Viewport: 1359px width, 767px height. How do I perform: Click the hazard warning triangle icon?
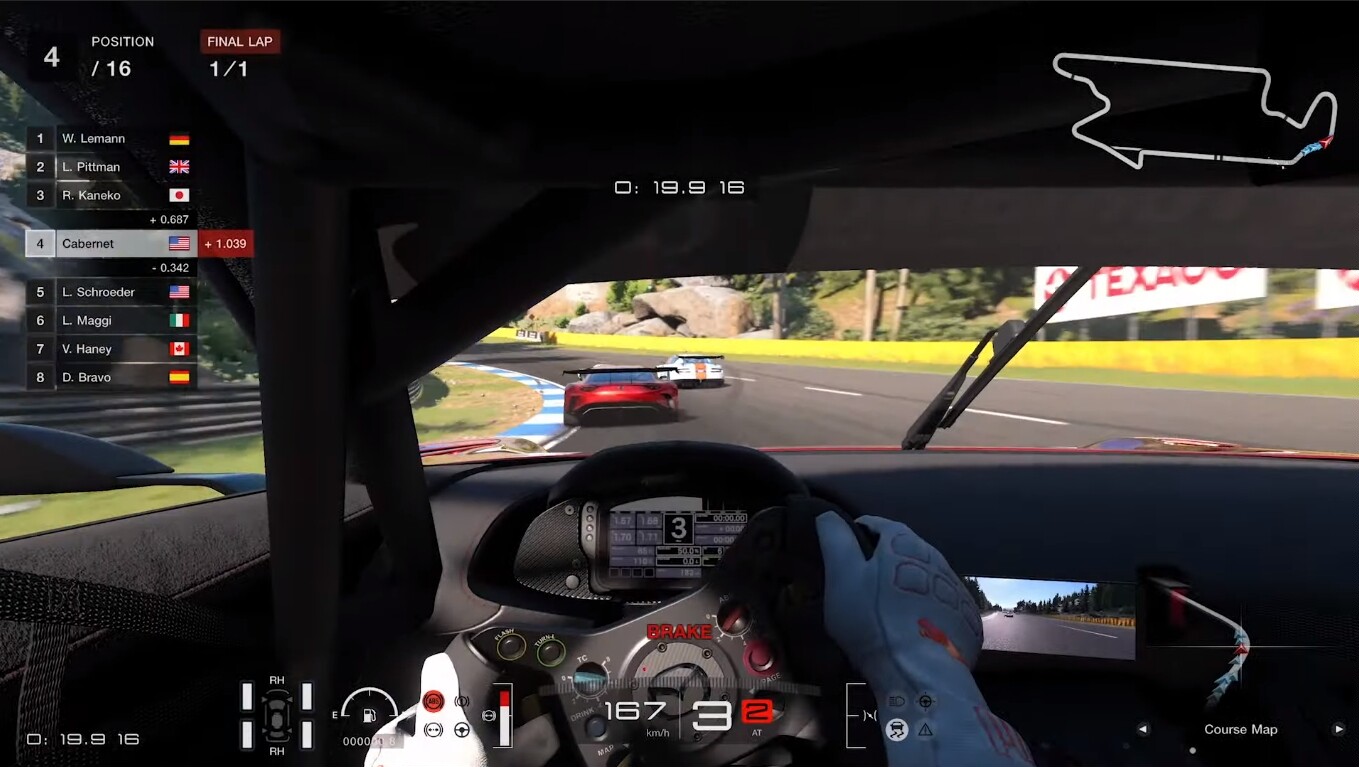click(x=925, y=729)
